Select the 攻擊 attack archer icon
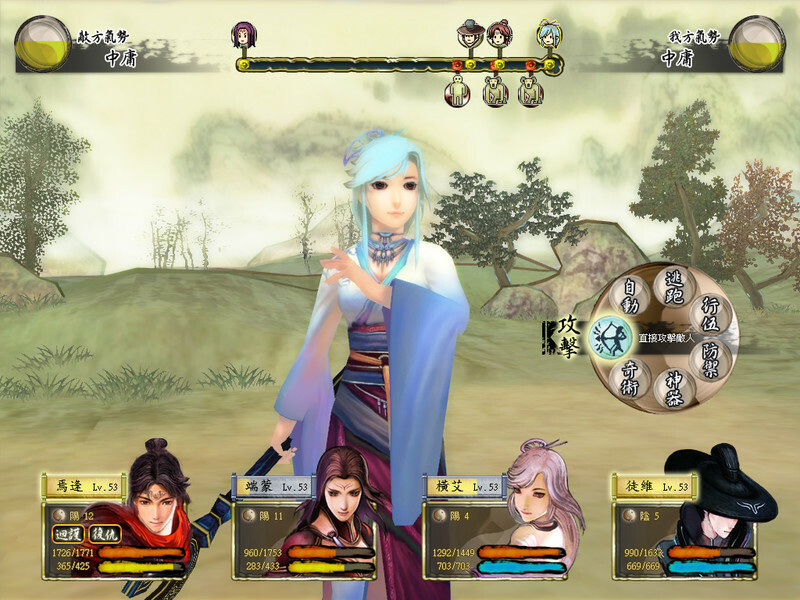 [x=607, y=337]
